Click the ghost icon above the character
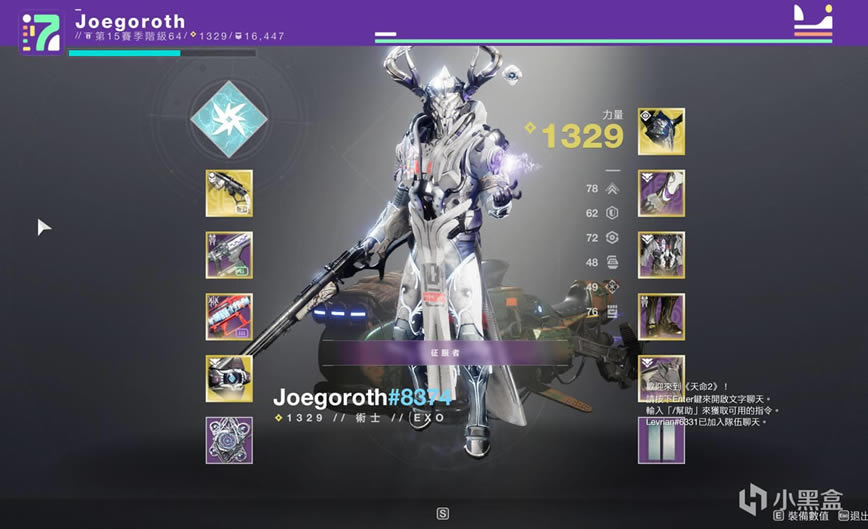The width and height of the screenshot is (868, 529). [513, 72]
